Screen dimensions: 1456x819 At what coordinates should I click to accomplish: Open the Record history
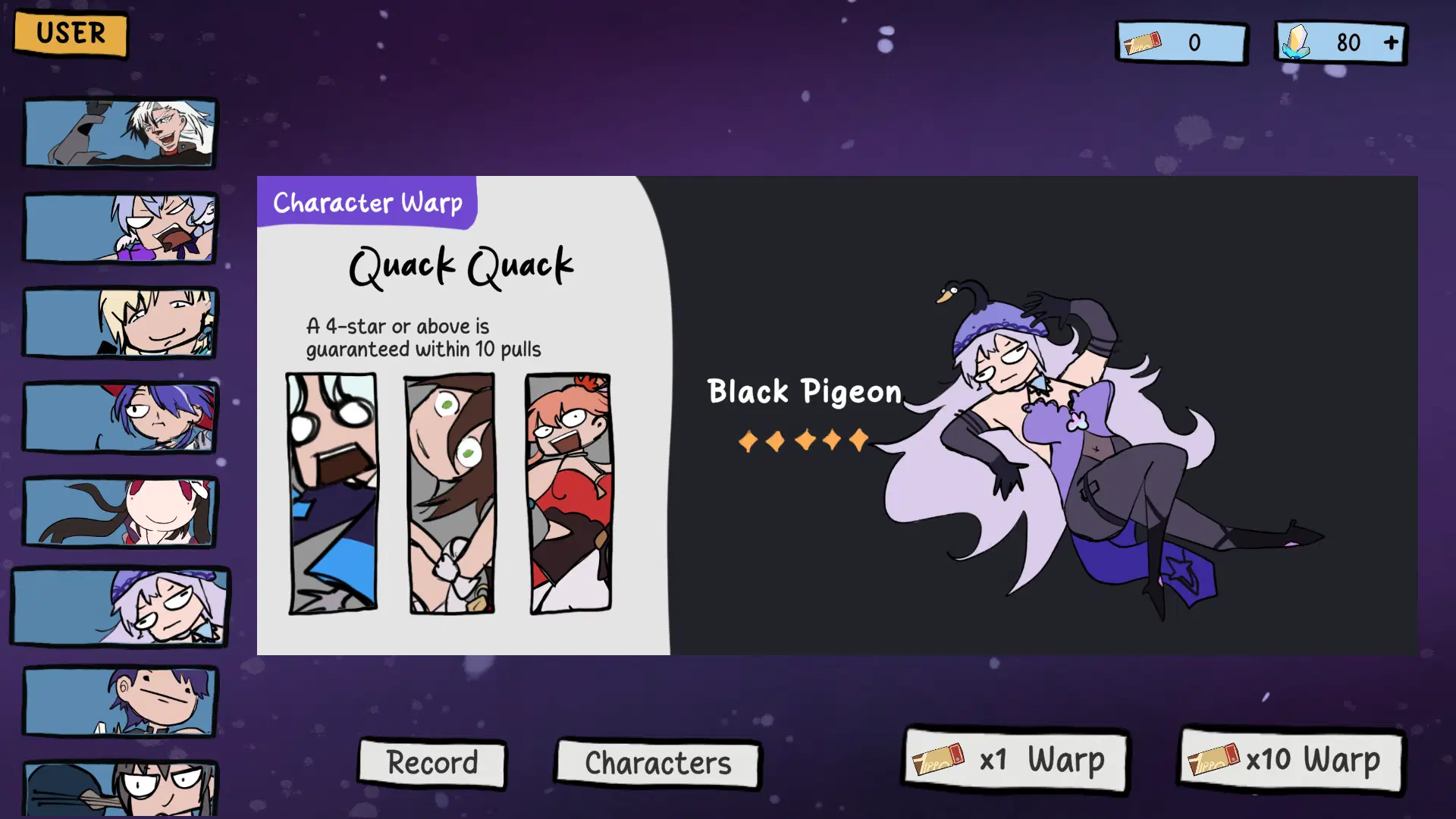pos(431,763)
